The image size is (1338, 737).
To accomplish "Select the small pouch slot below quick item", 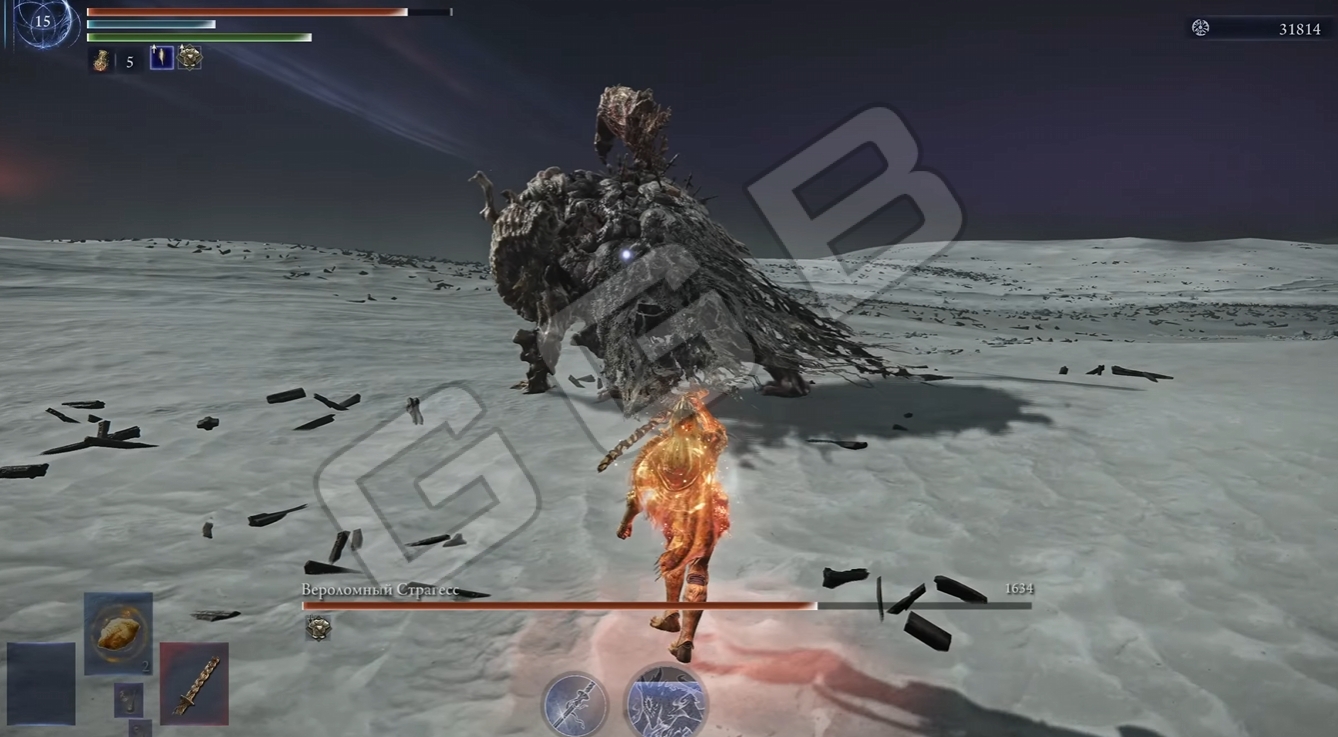I will click(x=128, y=699).
